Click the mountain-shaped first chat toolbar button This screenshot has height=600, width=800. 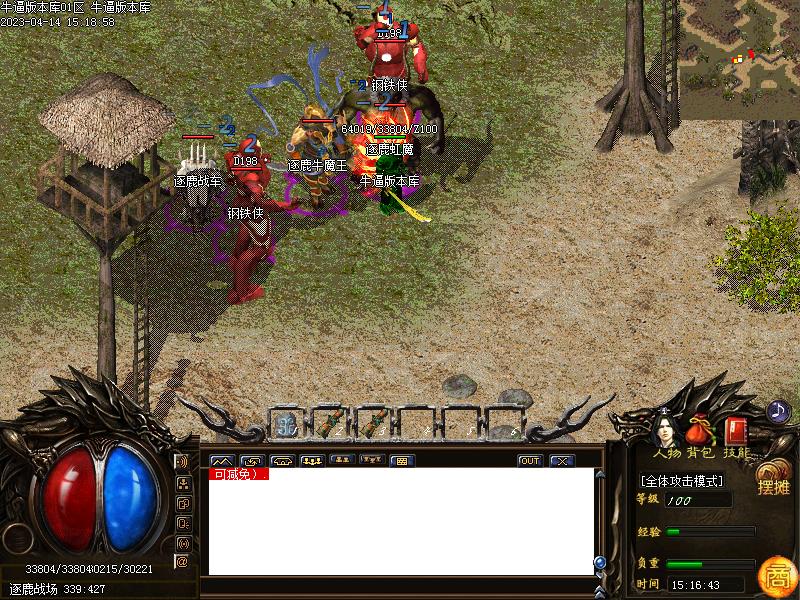coord(221,461)
